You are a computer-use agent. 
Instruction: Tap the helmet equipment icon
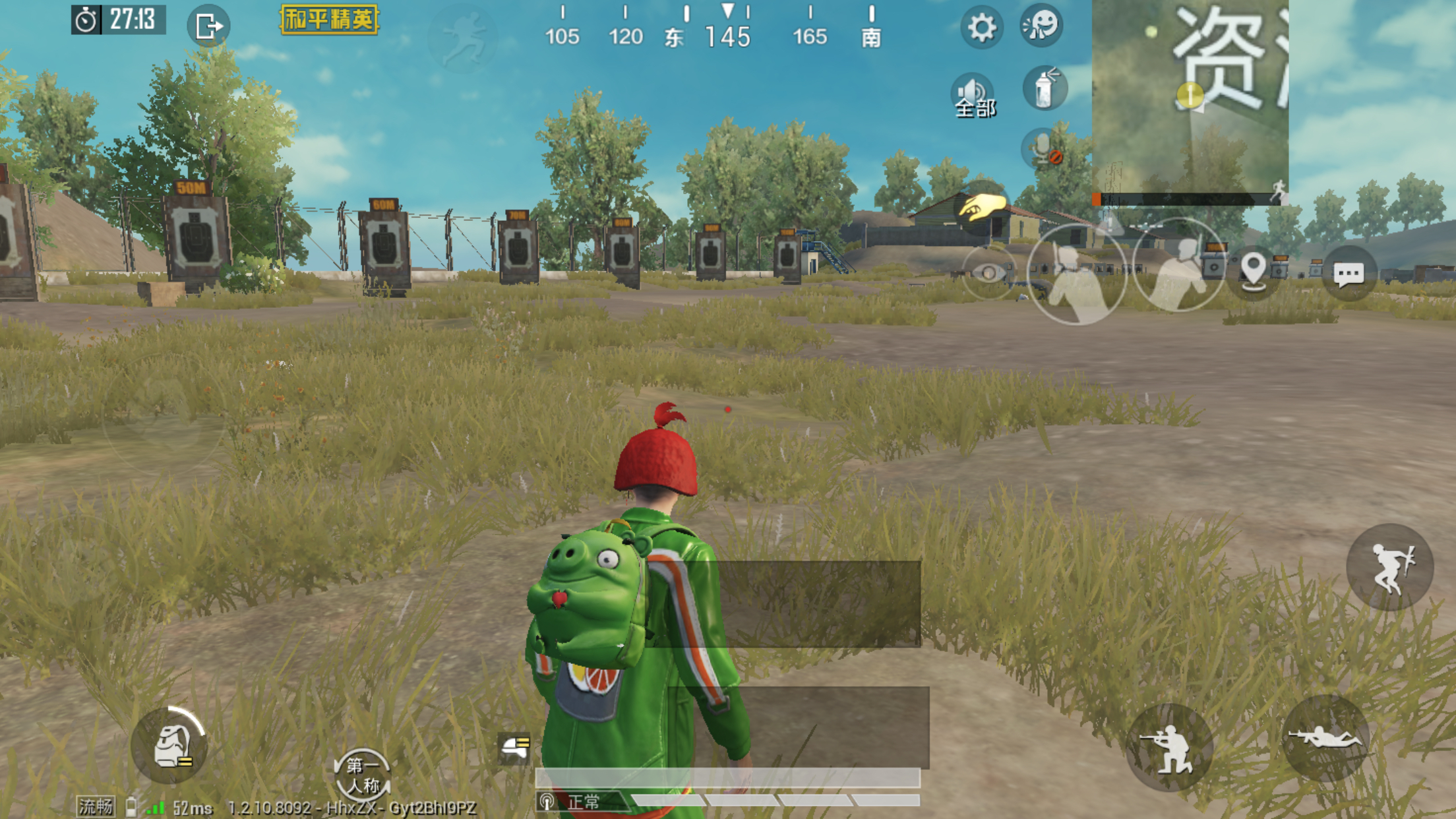coord(514,748)
